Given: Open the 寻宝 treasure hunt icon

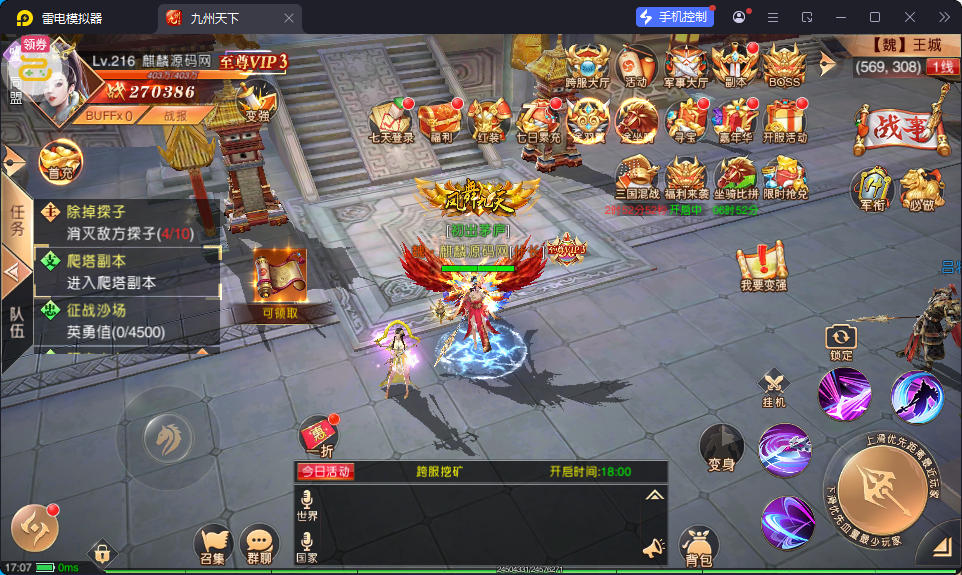Looking at the screenshot, I should (686, 122).
